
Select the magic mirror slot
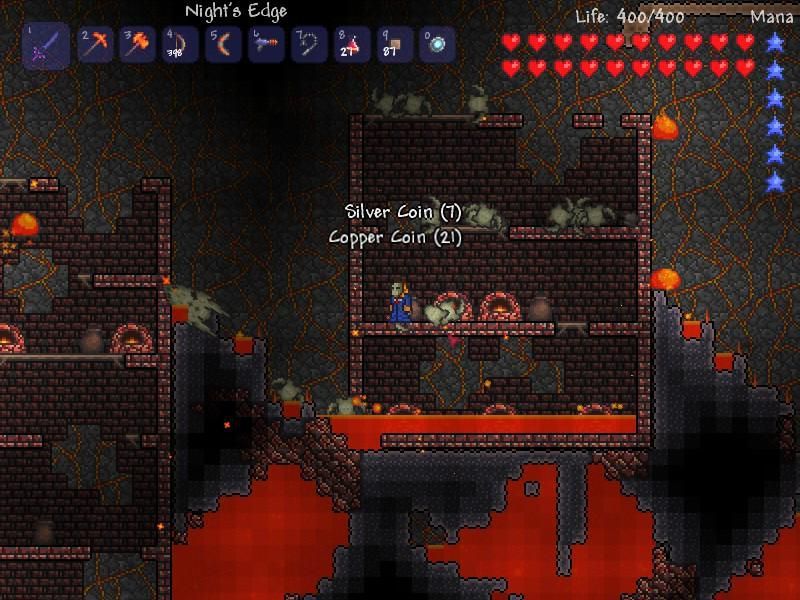click(x=438, y=45)
